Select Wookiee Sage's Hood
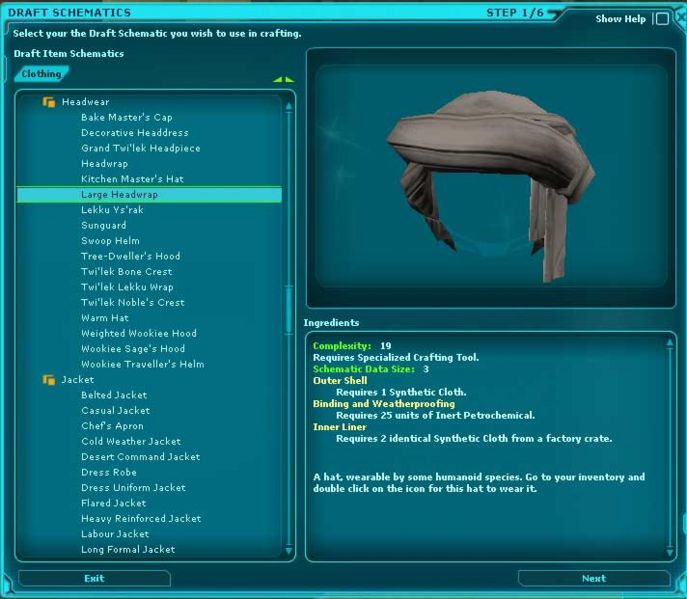The width and height of the screenshot is (687, 599). click(132, 349)
